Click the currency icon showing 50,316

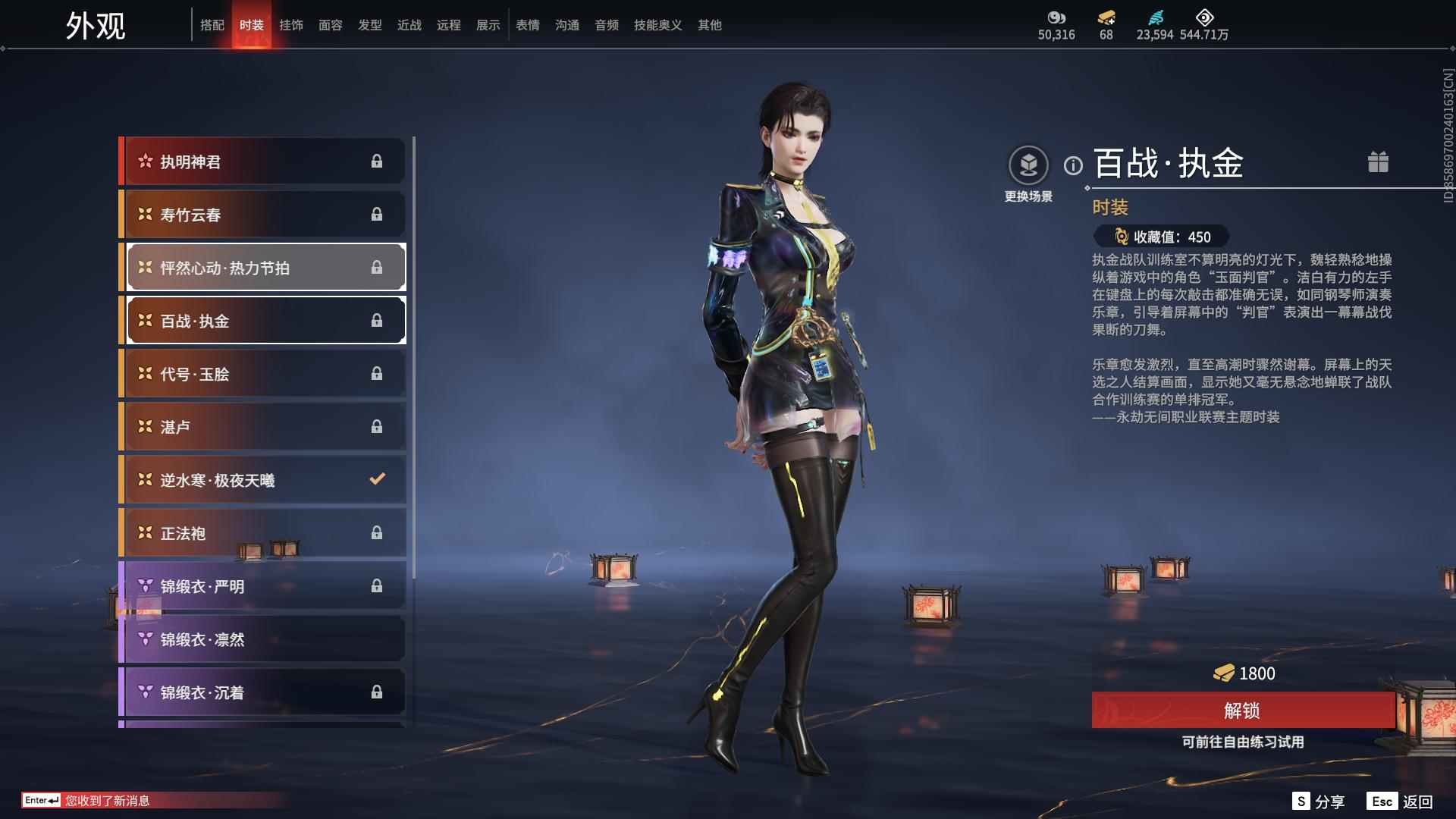coord(1057,17)
